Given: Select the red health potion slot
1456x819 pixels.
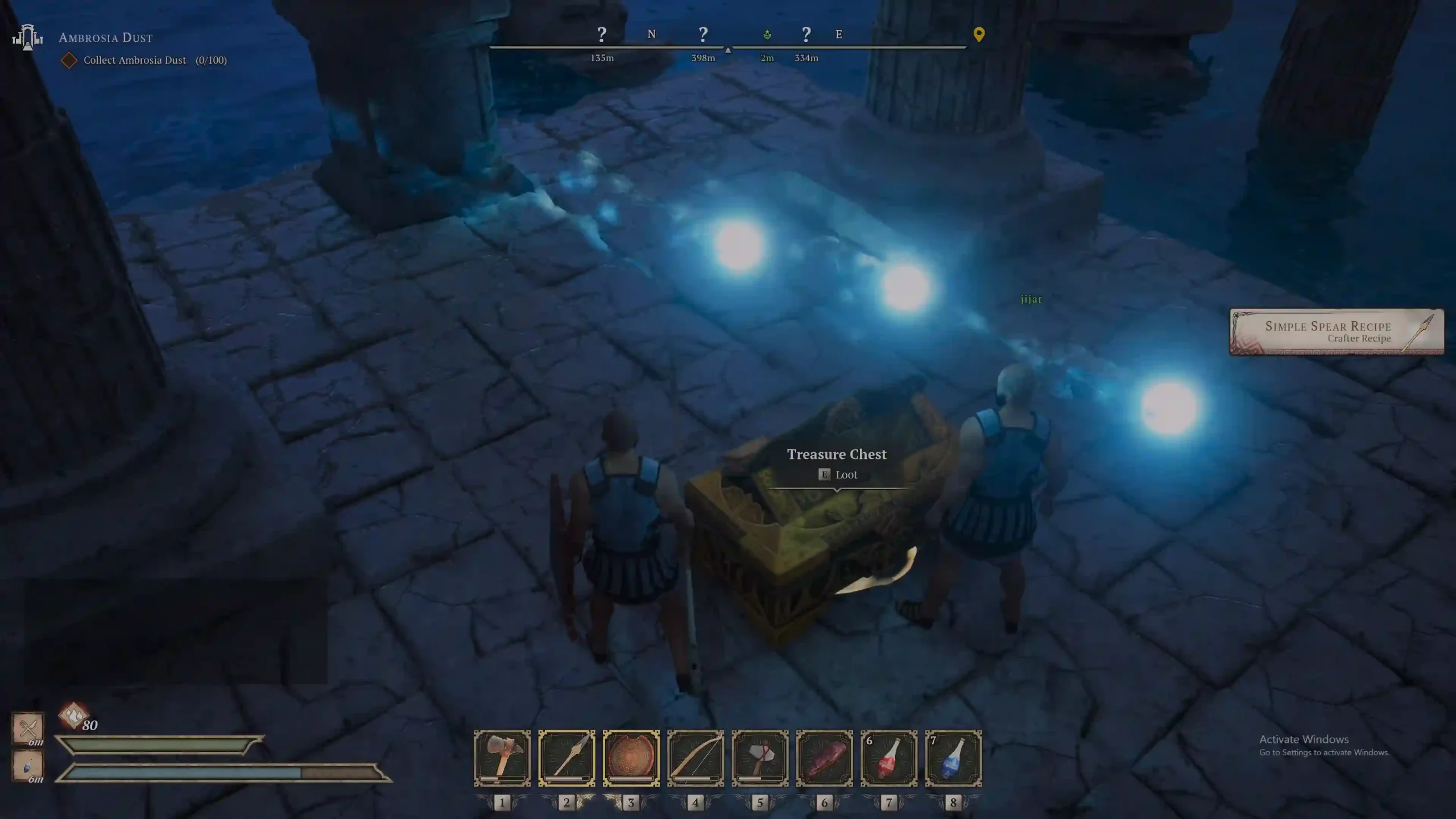Looking at the screenshot, I should point(889,758).
